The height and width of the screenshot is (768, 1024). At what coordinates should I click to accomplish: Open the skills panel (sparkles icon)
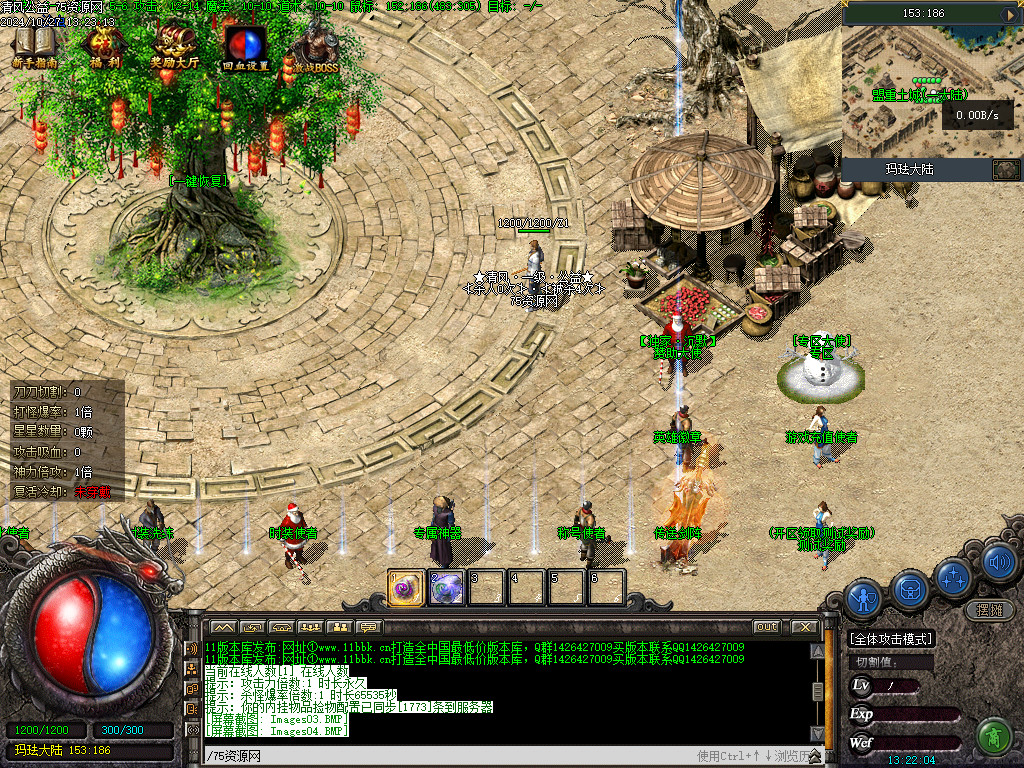954,576
